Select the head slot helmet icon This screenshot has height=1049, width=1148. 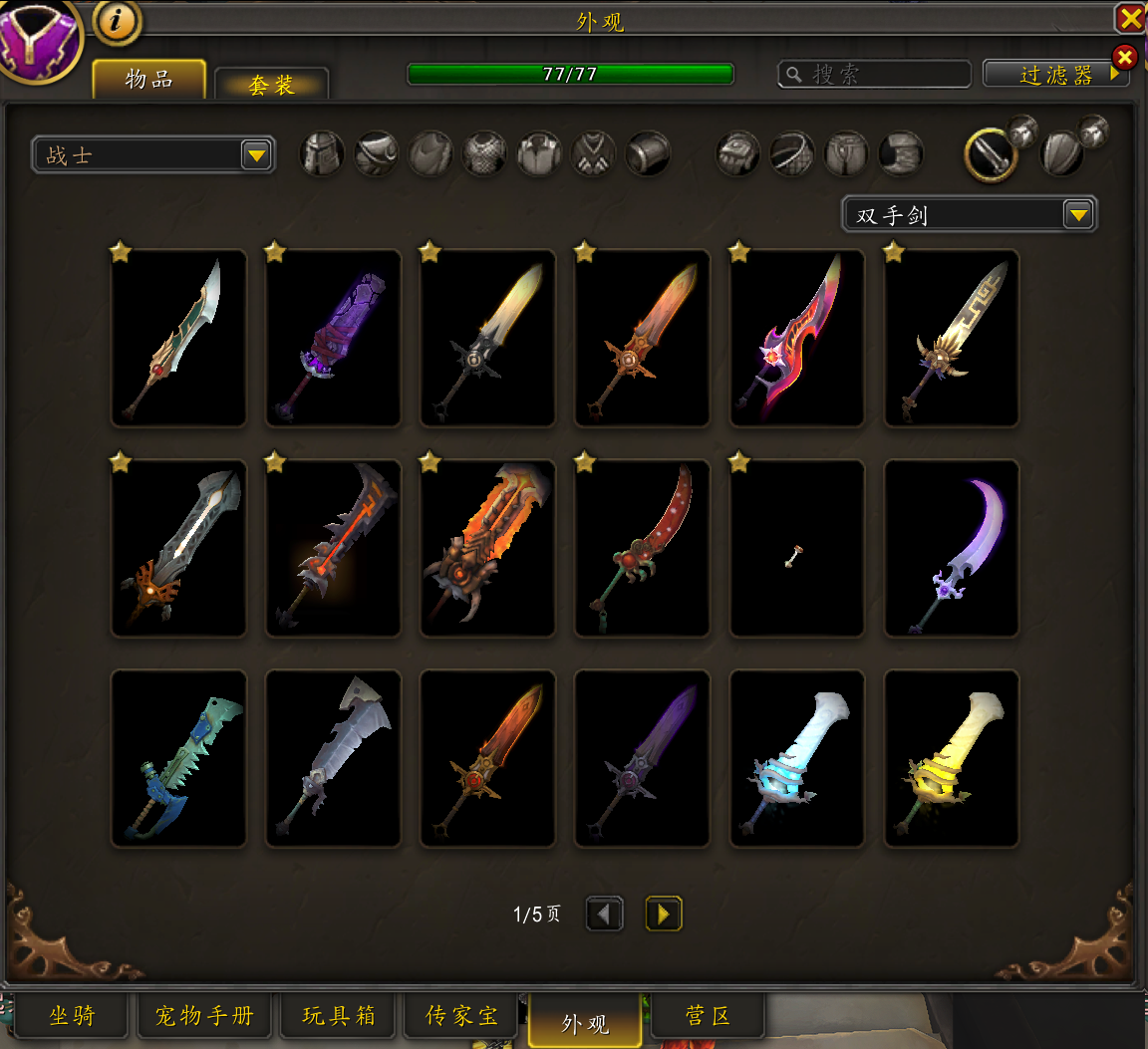pos(322,154)
